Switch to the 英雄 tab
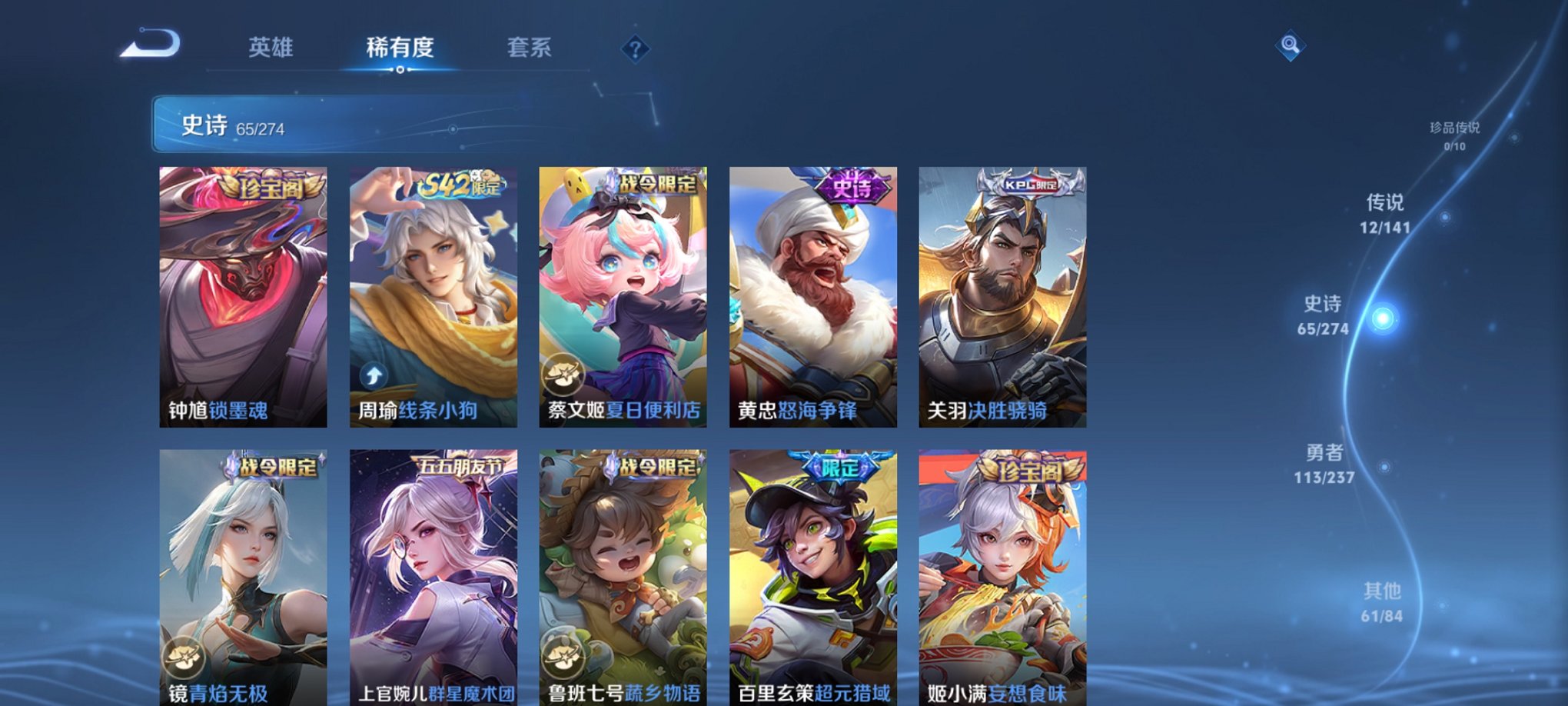This screenshot has height=706, width=1568. click(273, 48)
